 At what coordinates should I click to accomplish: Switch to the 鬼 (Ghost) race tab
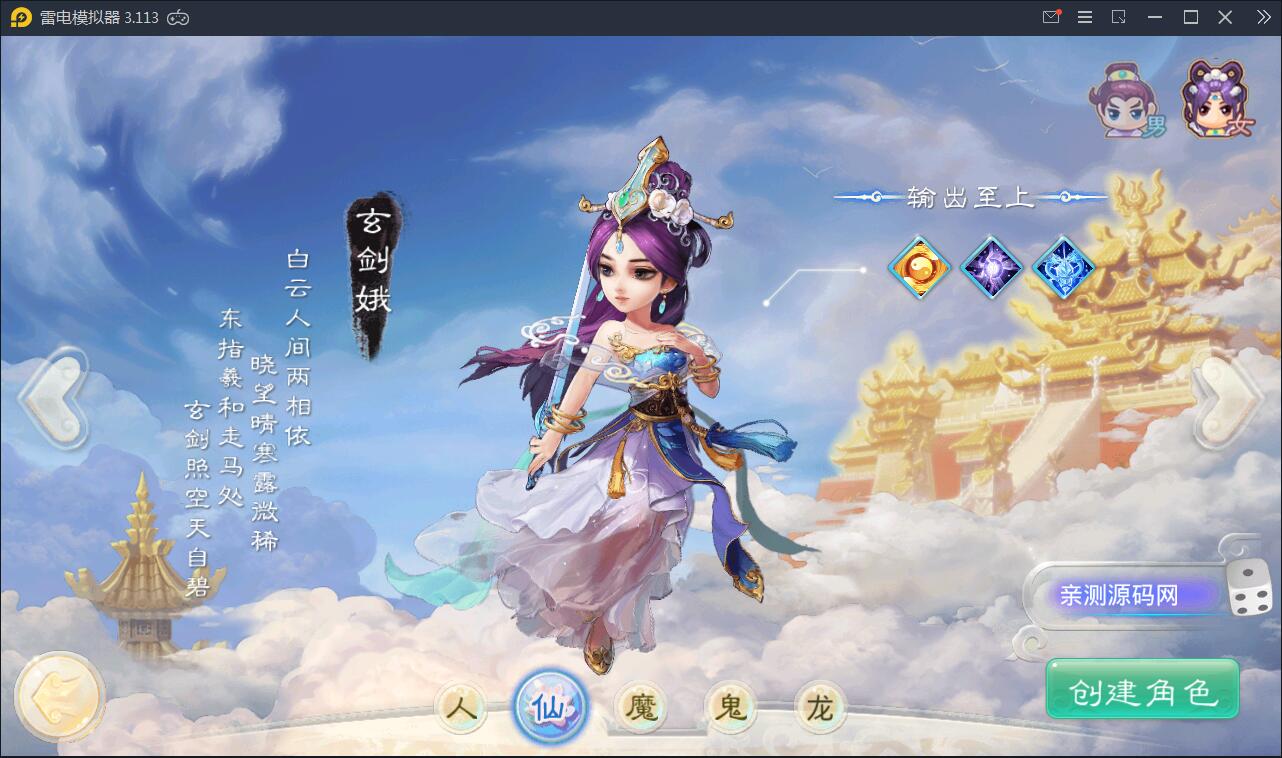(x=730, y=705)
